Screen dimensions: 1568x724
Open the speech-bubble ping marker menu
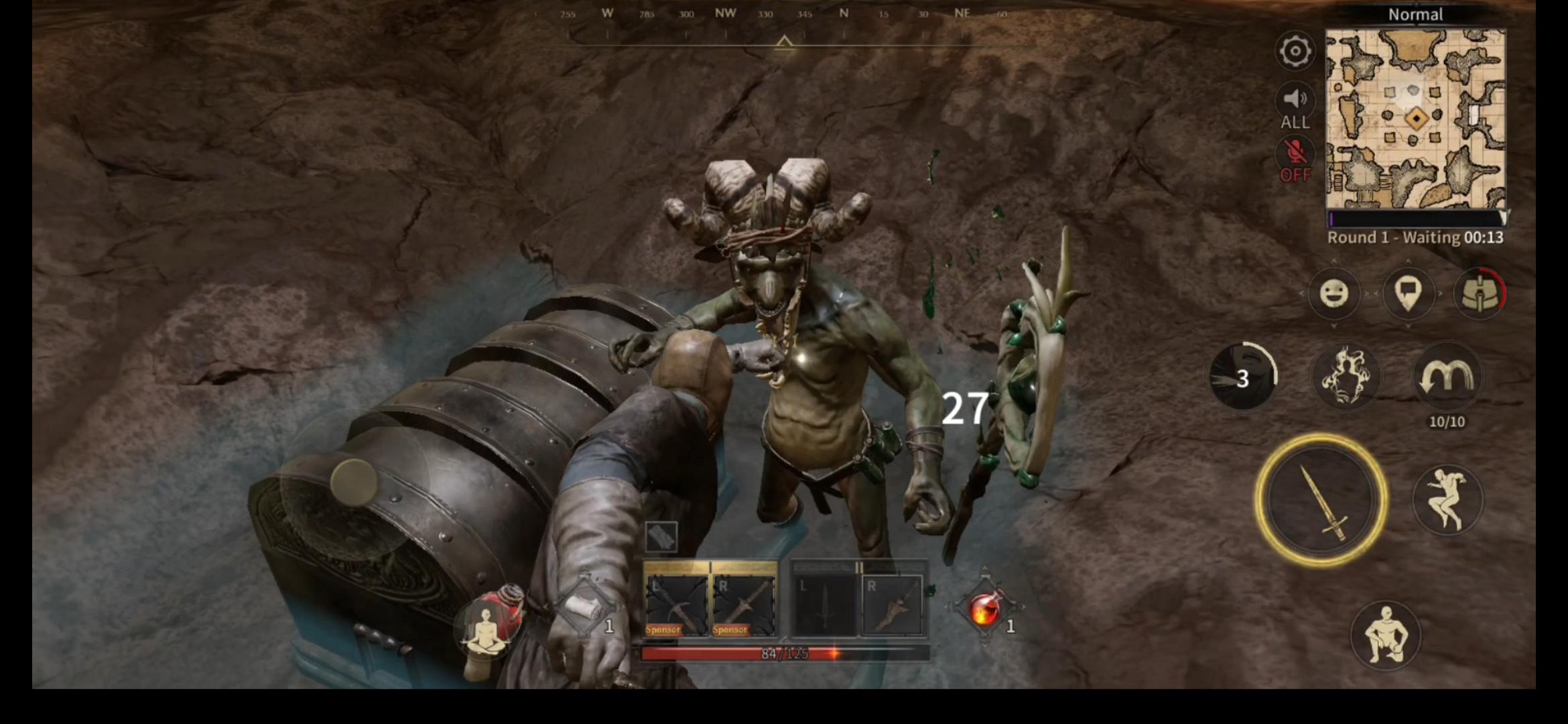pos(1407,294)
